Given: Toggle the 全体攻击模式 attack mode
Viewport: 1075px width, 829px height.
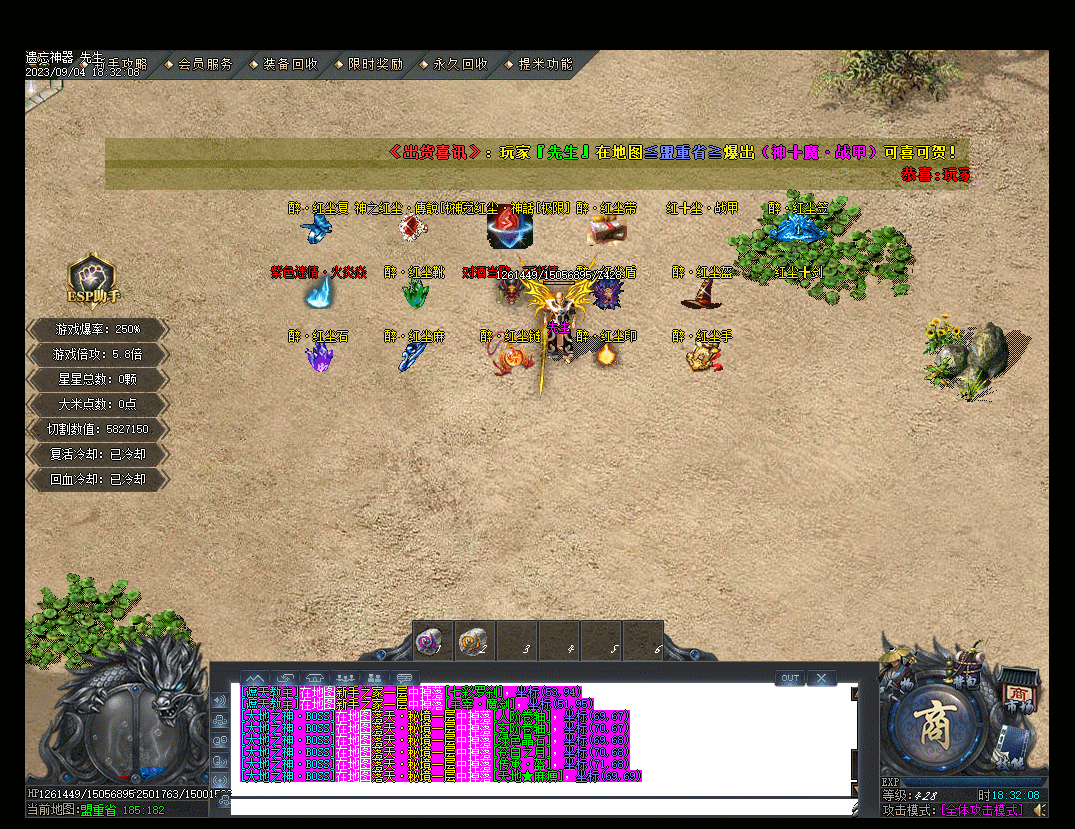Looking at the screenshot, I should [982, 810].
